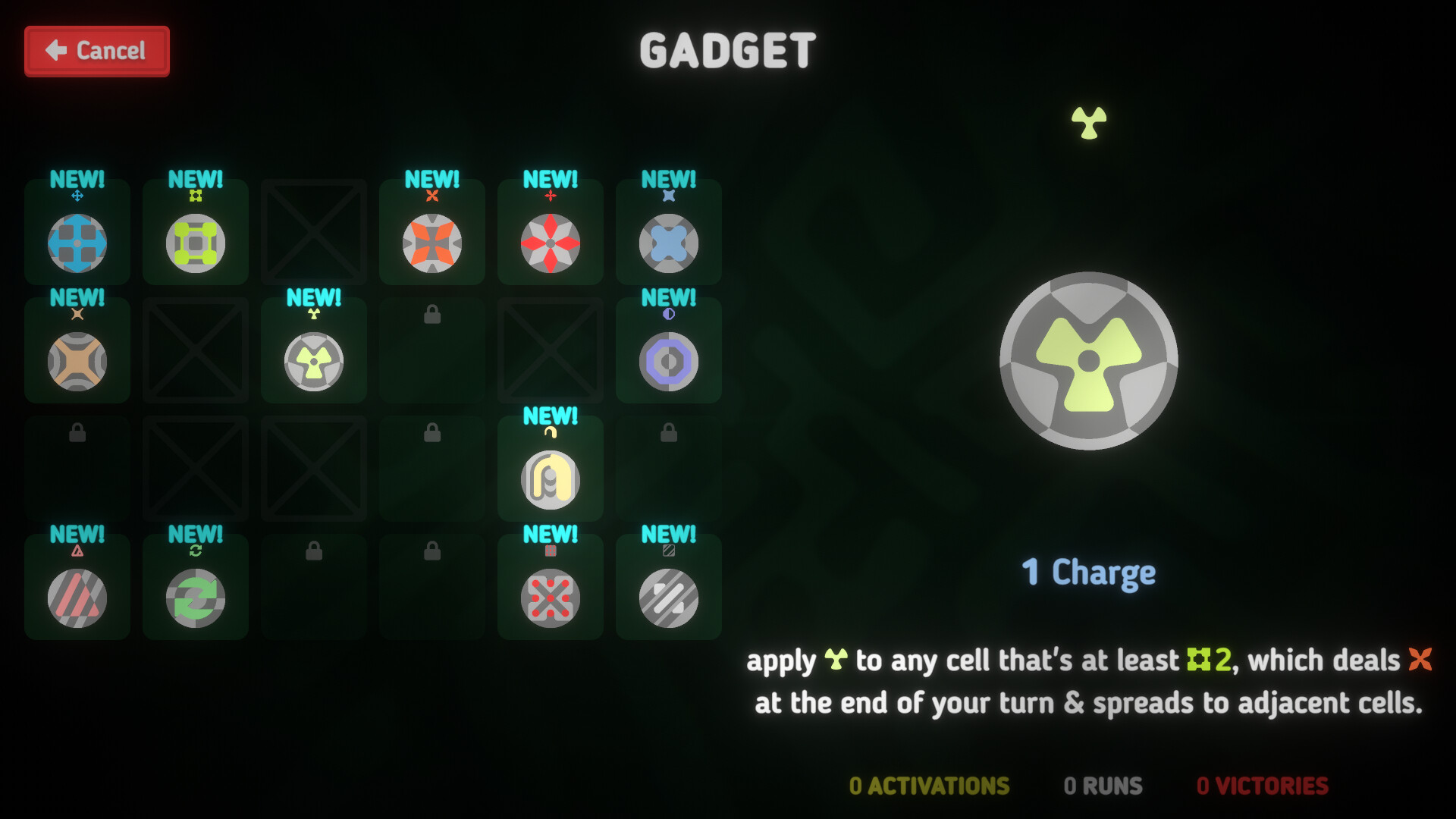Select the green square gadget
Screen dimensions: 1456x819
(195, 243)
